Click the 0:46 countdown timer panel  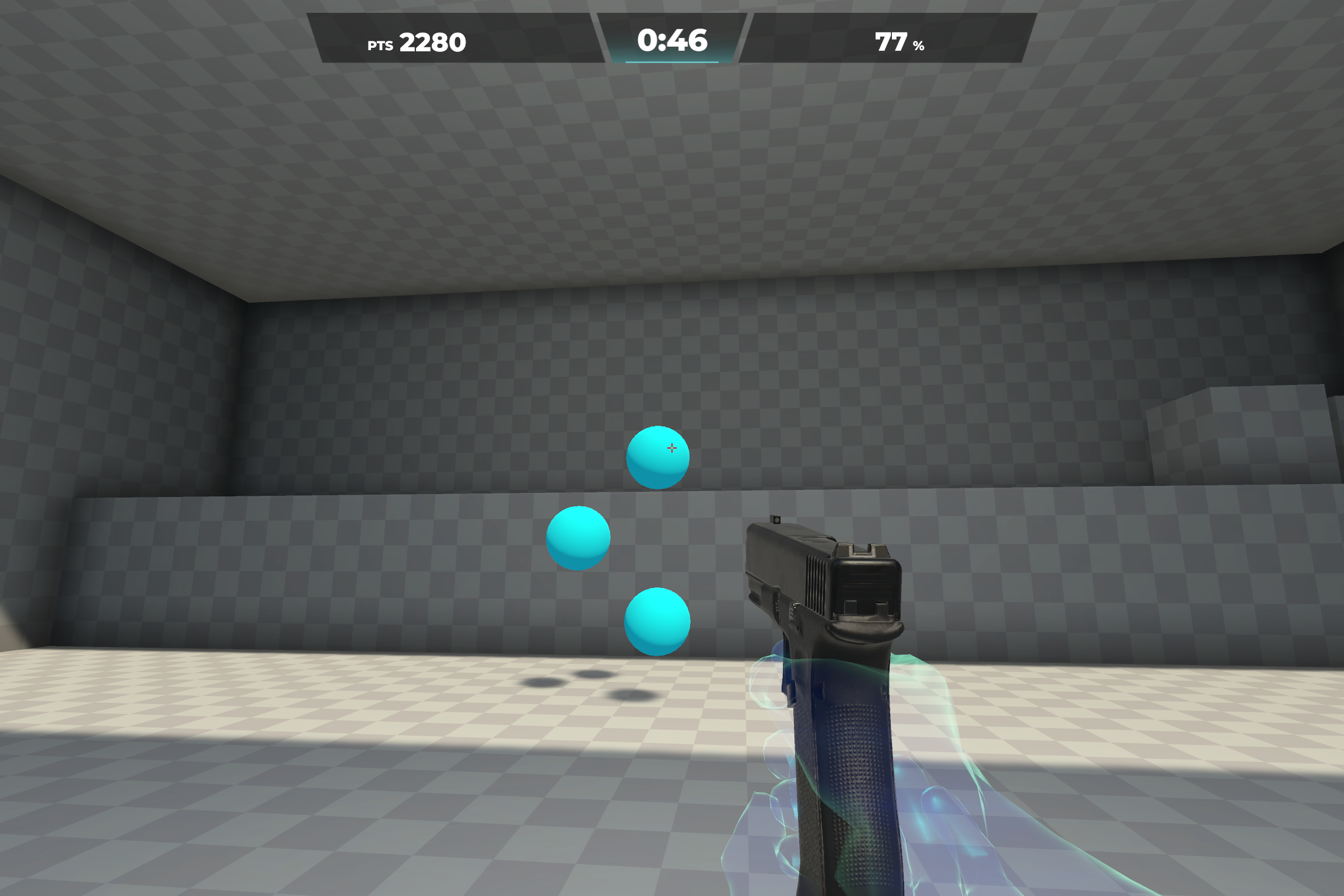point(672,40)
